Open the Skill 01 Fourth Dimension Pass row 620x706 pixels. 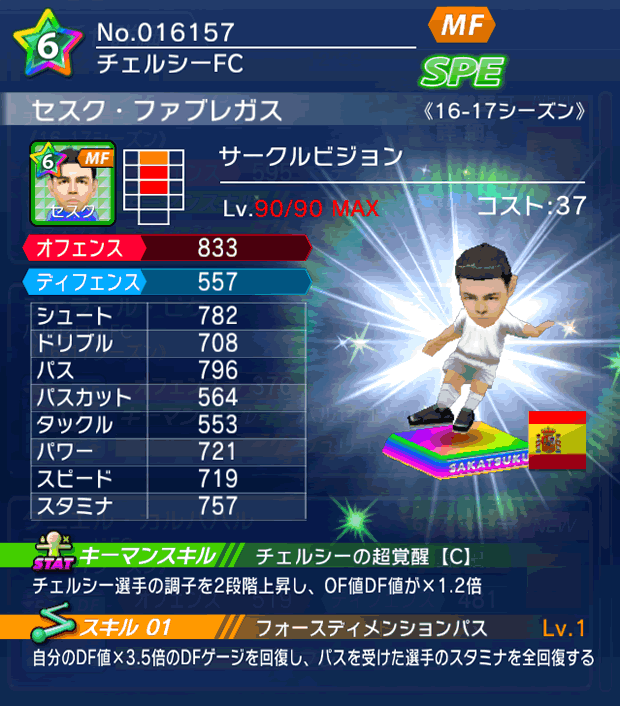click(x=310, y=628)
